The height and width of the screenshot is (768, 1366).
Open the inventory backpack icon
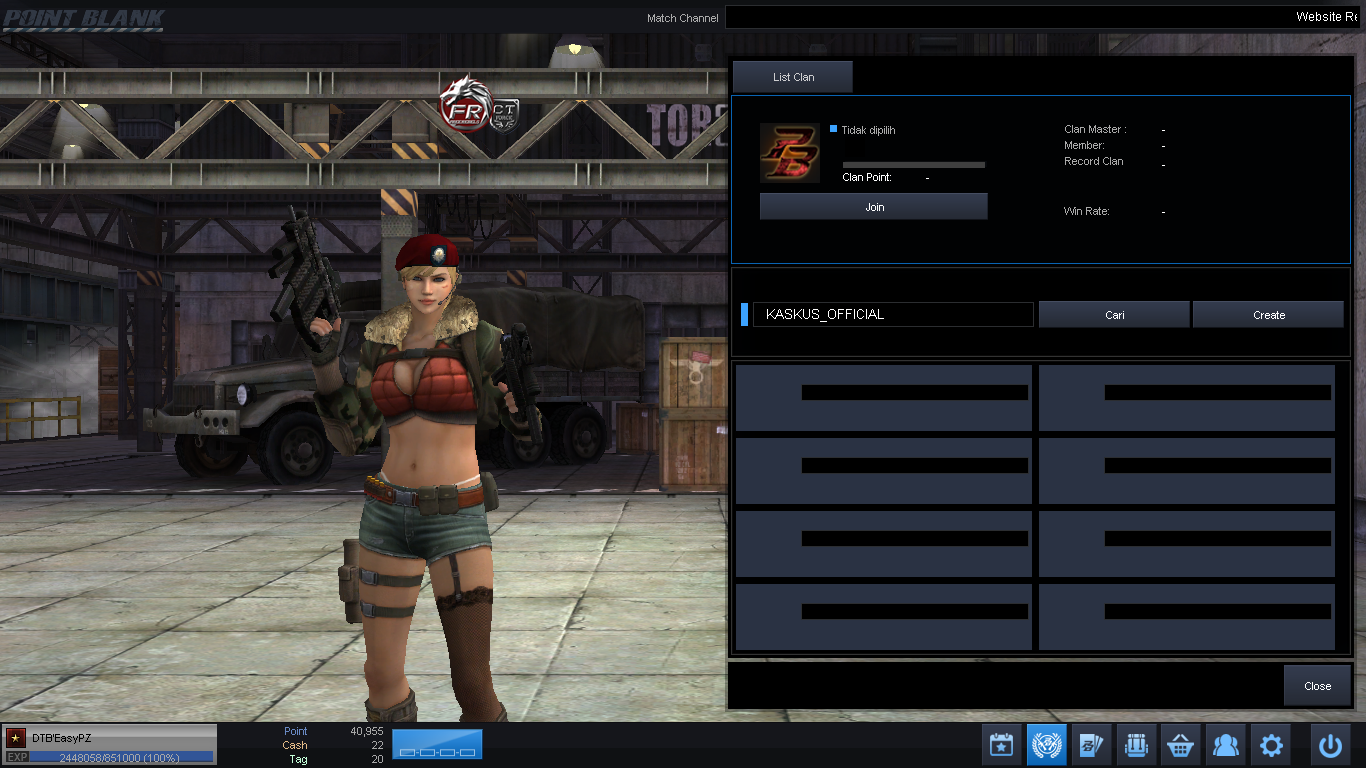[x=1136, y=744]
